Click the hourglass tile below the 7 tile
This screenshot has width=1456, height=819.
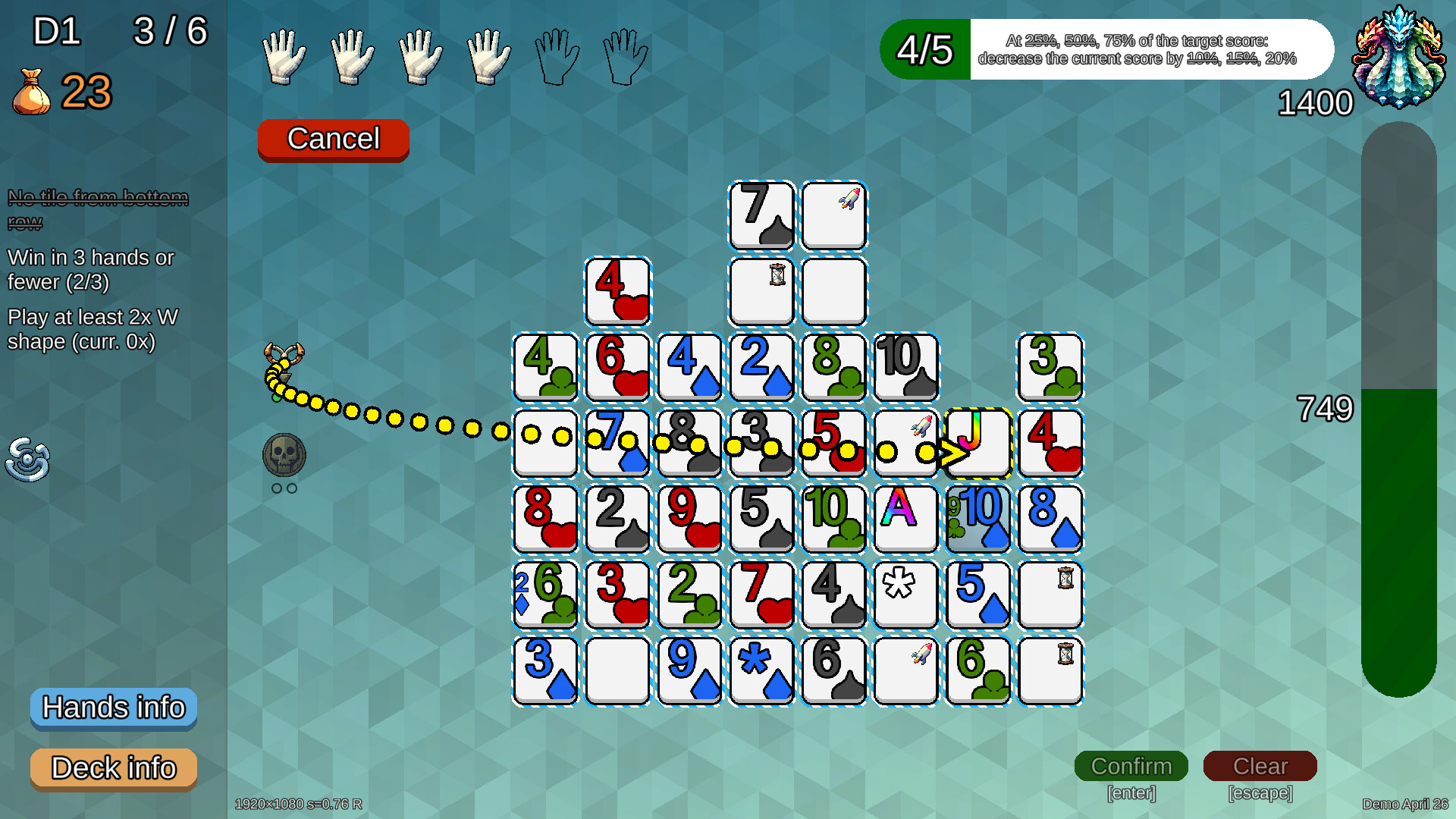coord(761,290)
